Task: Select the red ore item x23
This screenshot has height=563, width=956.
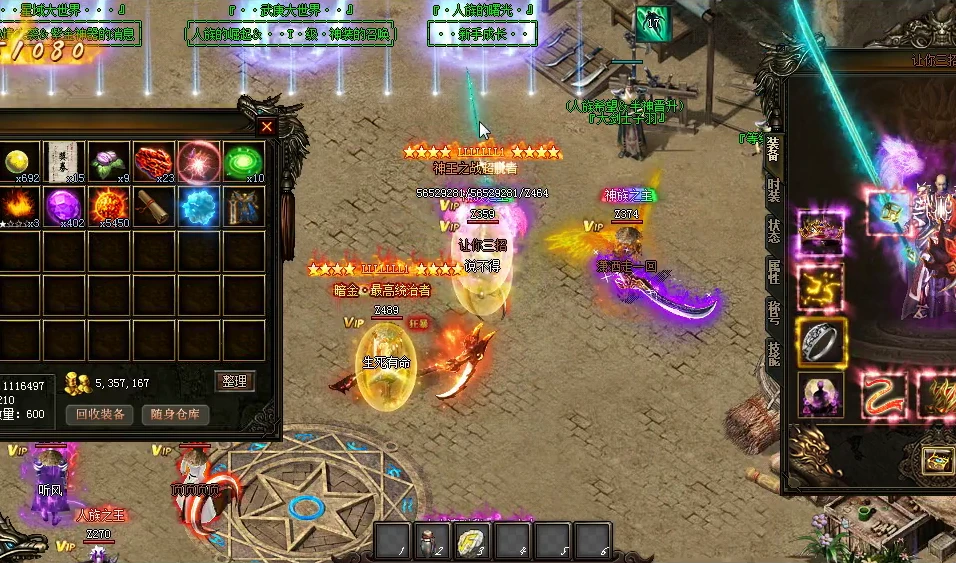Action: pyautogui.click(x=153, y=161)
